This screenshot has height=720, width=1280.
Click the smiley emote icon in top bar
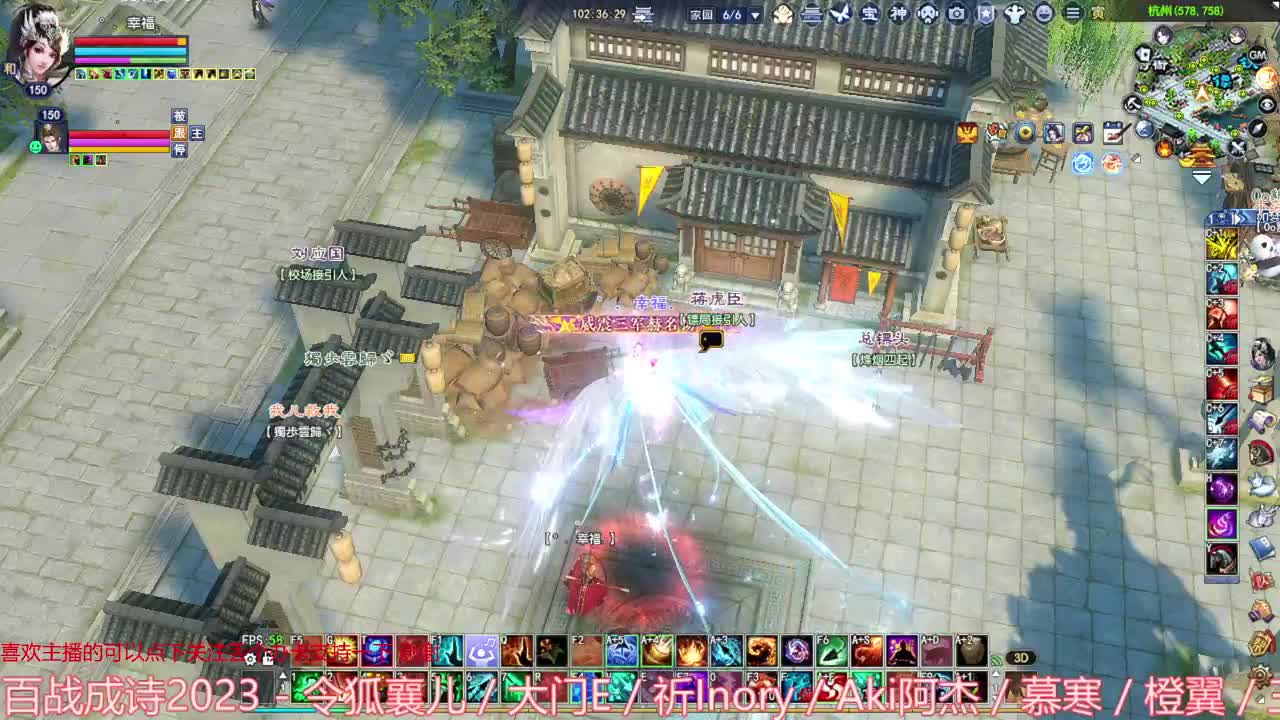point(1044,13)
